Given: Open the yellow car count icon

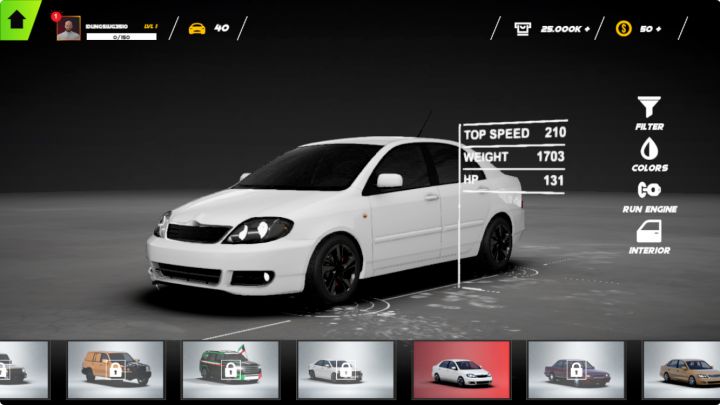Looking at the screenshot, I should [197, 28].
